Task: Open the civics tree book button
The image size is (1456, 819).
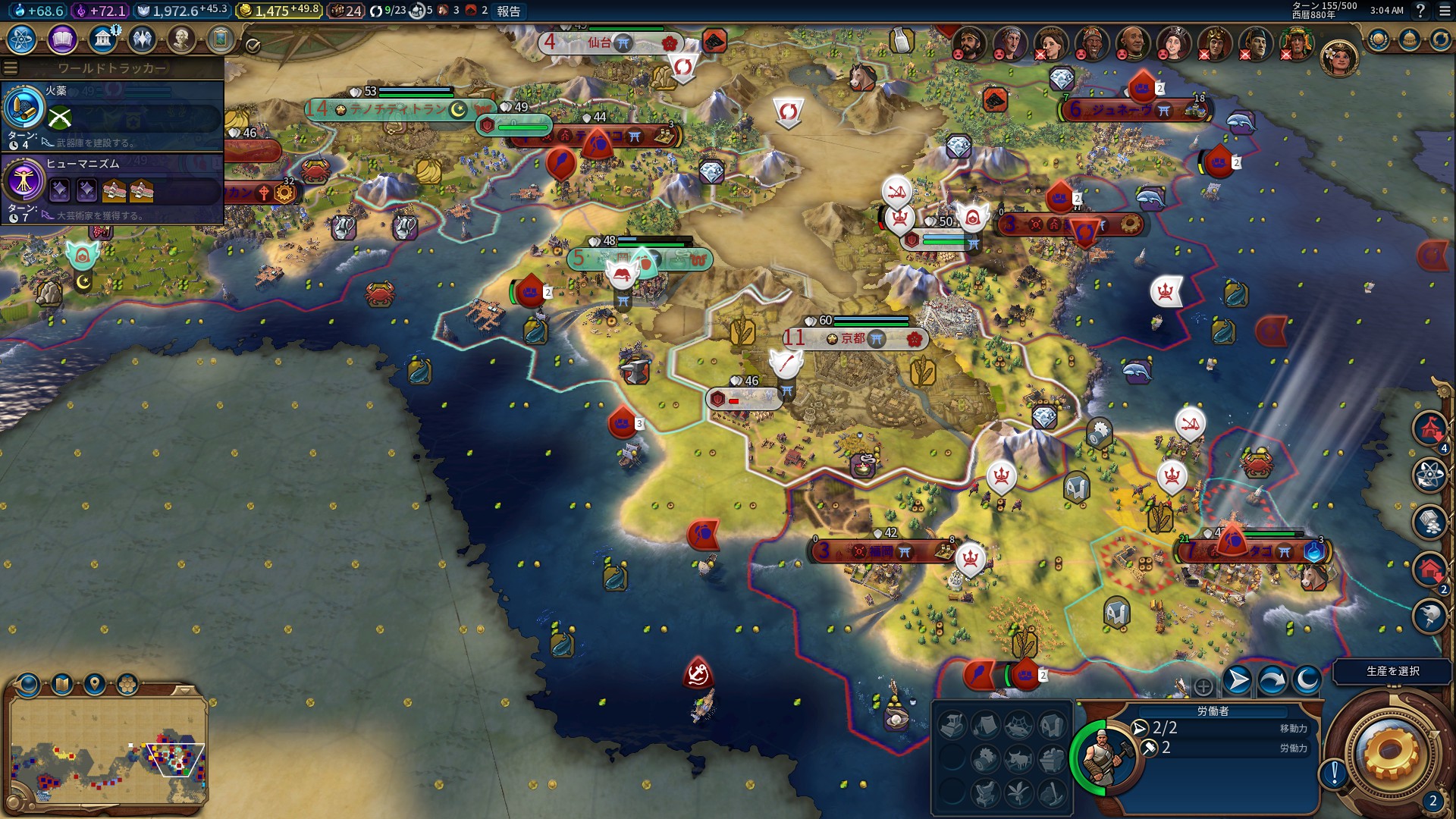Action: click(x=62, y=39)
